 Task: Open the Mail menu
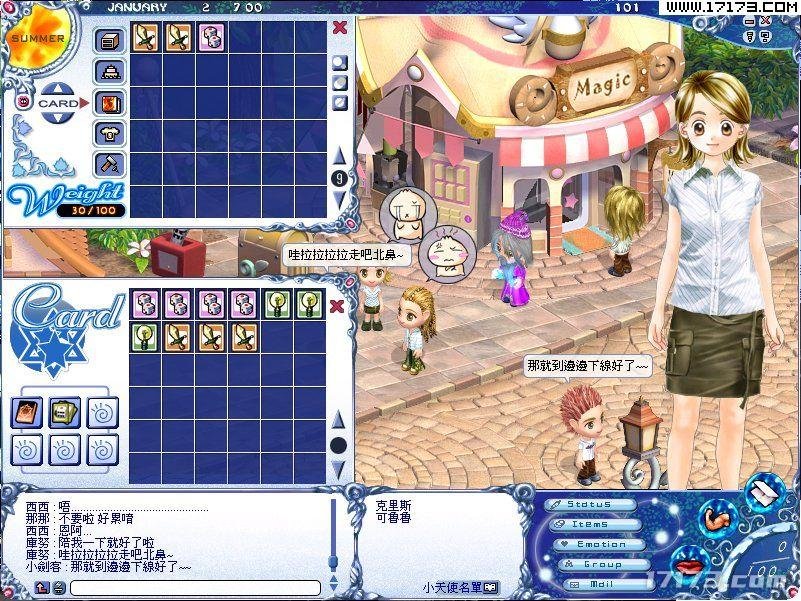pyautogui.click(x=599, y=583)
